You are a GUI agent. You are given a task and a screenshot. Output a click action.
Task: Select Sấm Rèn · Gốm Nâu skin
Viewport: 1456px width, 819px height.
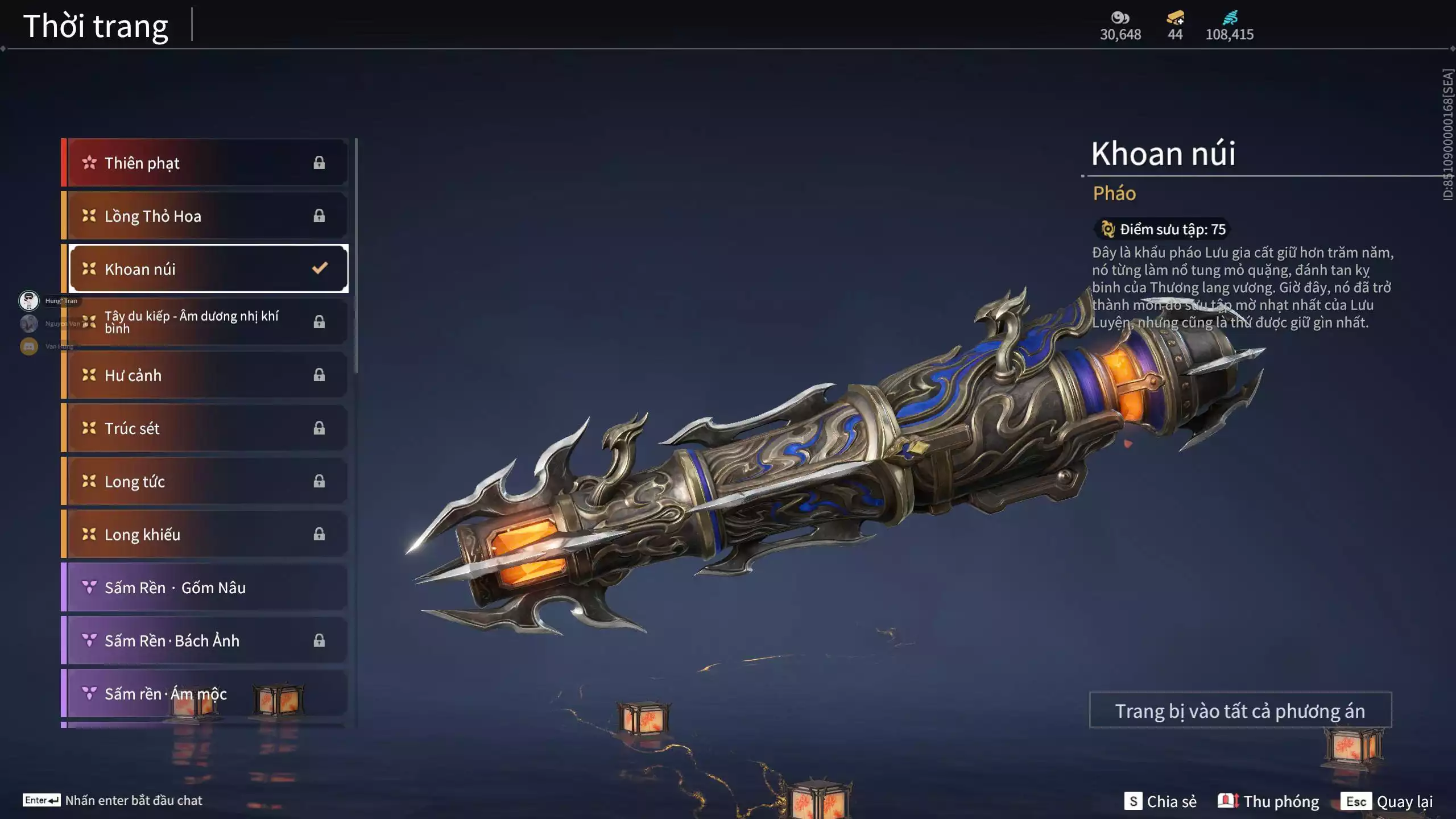click(205, 588)
